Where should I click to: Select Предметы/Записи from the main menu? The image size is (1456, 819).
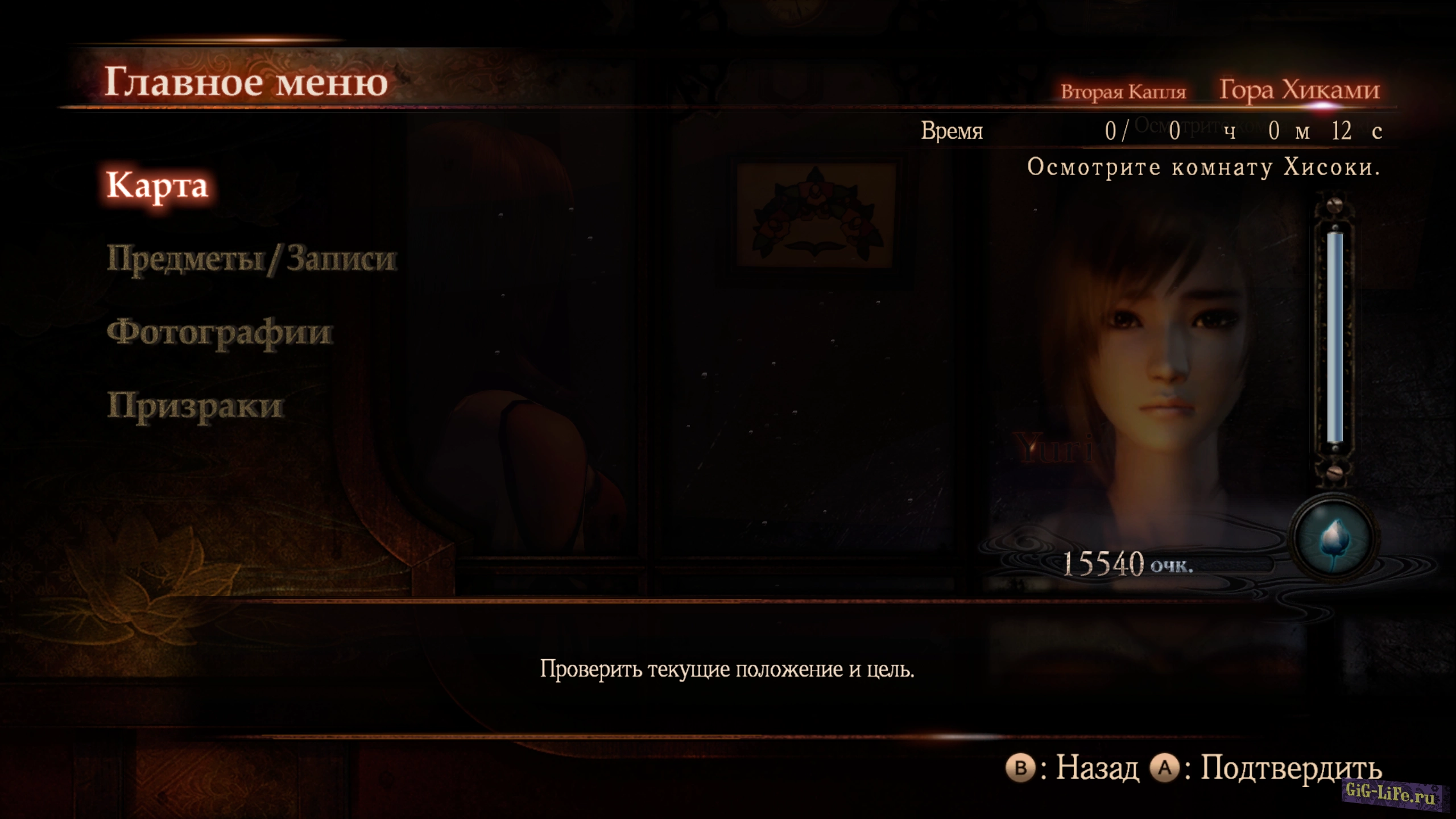point(251,259)
